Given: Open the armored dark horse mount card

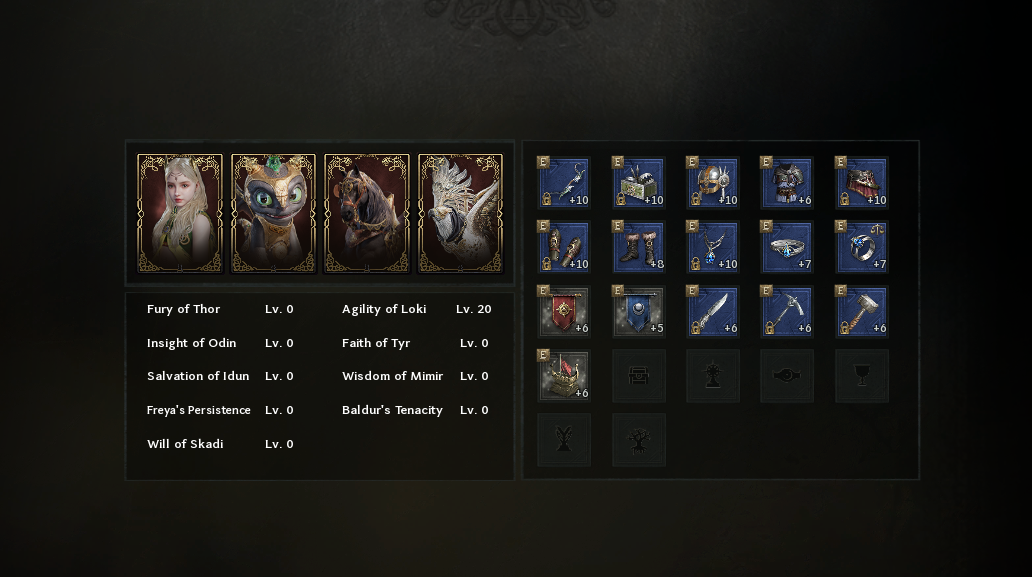Looking at the screenshot, I should click(x=367, y=213).
